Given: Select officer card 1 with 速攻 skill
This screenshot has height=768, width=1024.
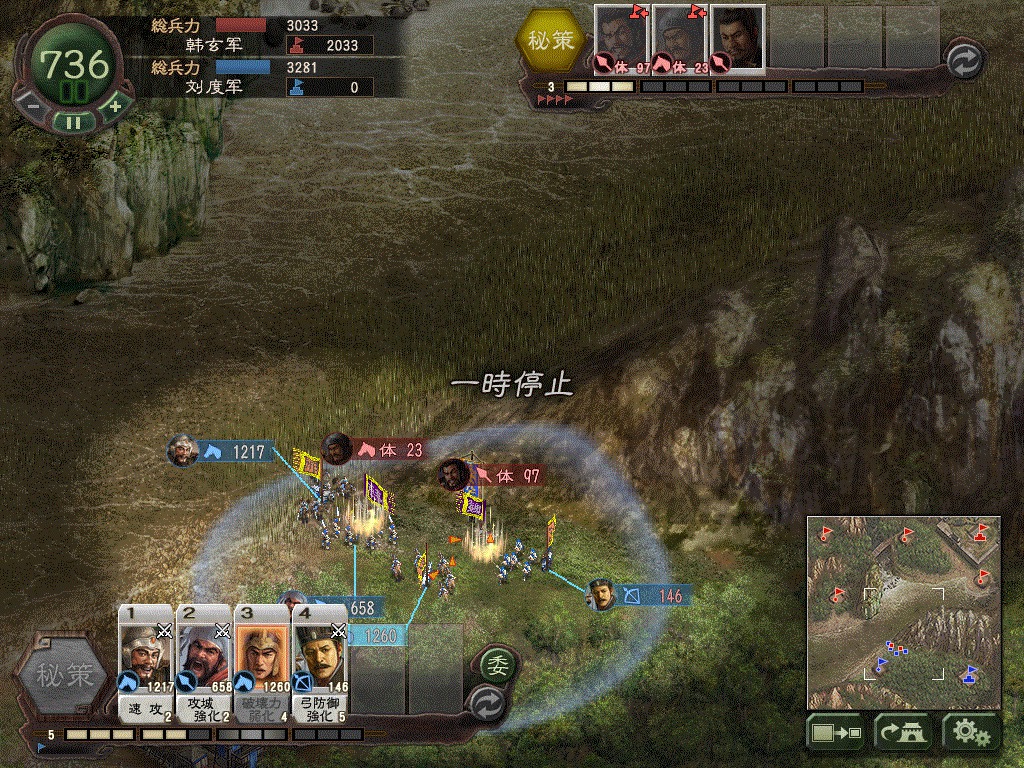Looking at the screenshot, I should 146,662.
